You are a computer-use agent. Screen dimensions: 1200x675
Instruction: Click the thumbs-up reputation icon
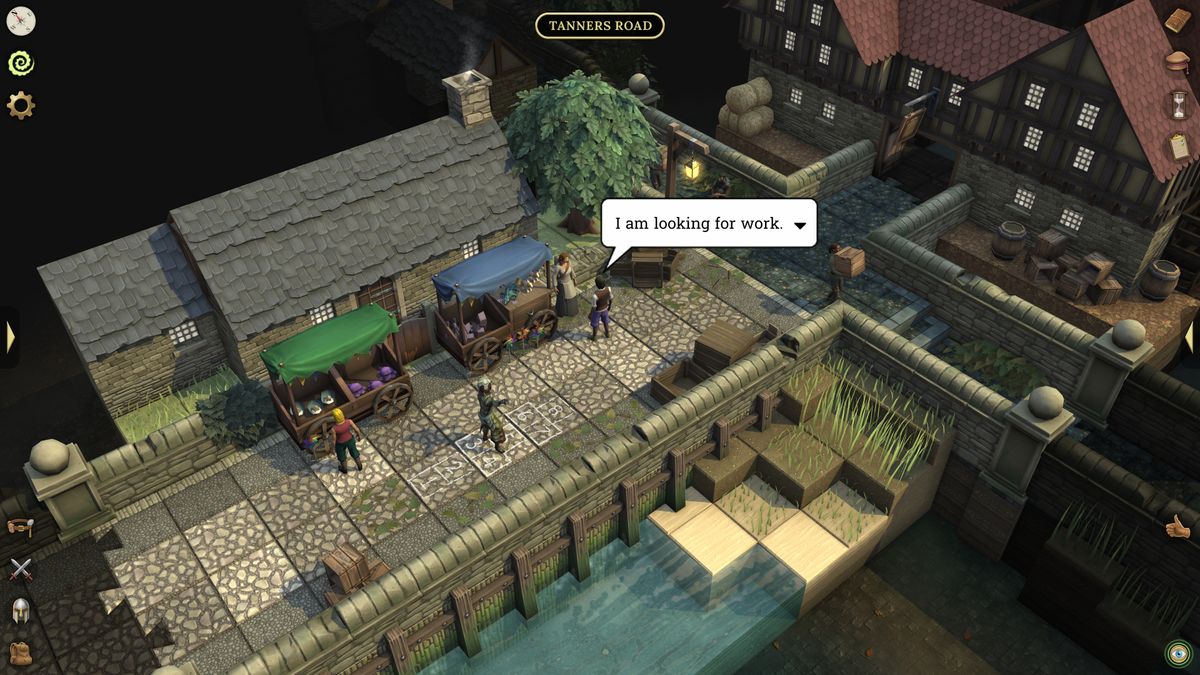(1178, 526)
